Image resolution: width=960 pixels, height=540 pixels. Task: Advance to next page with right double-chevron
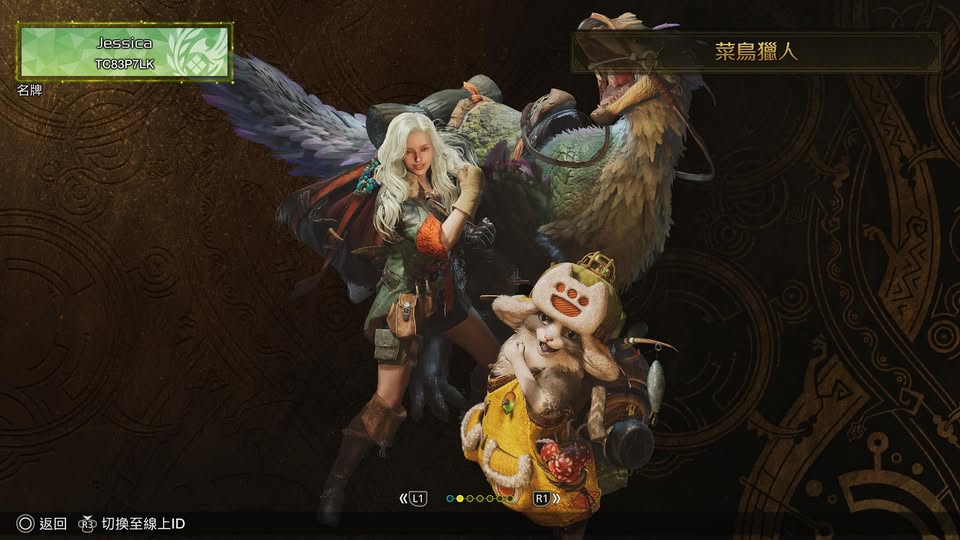pyautogui.click(x=555, y=498)
